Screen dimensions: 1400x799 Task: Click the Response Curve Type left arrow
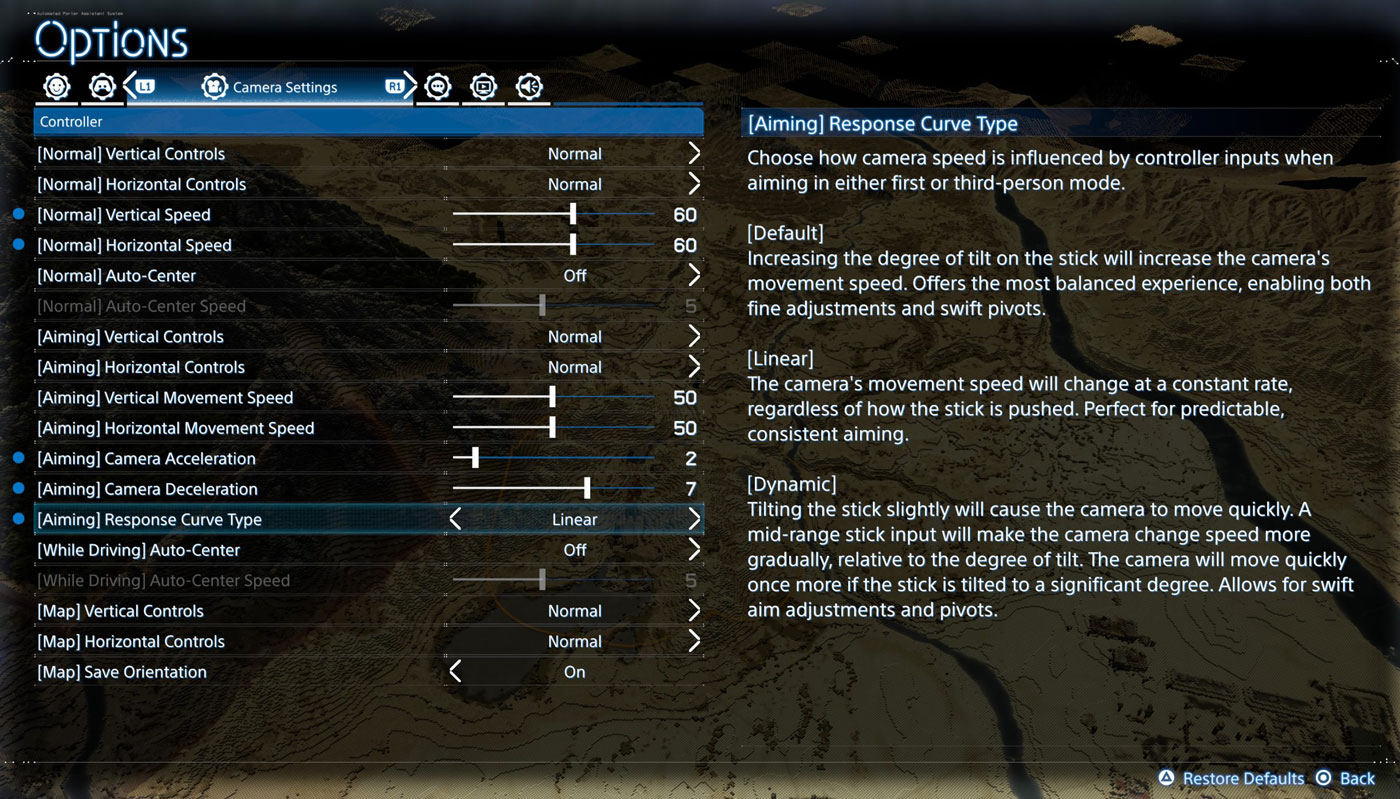point(456,520)
